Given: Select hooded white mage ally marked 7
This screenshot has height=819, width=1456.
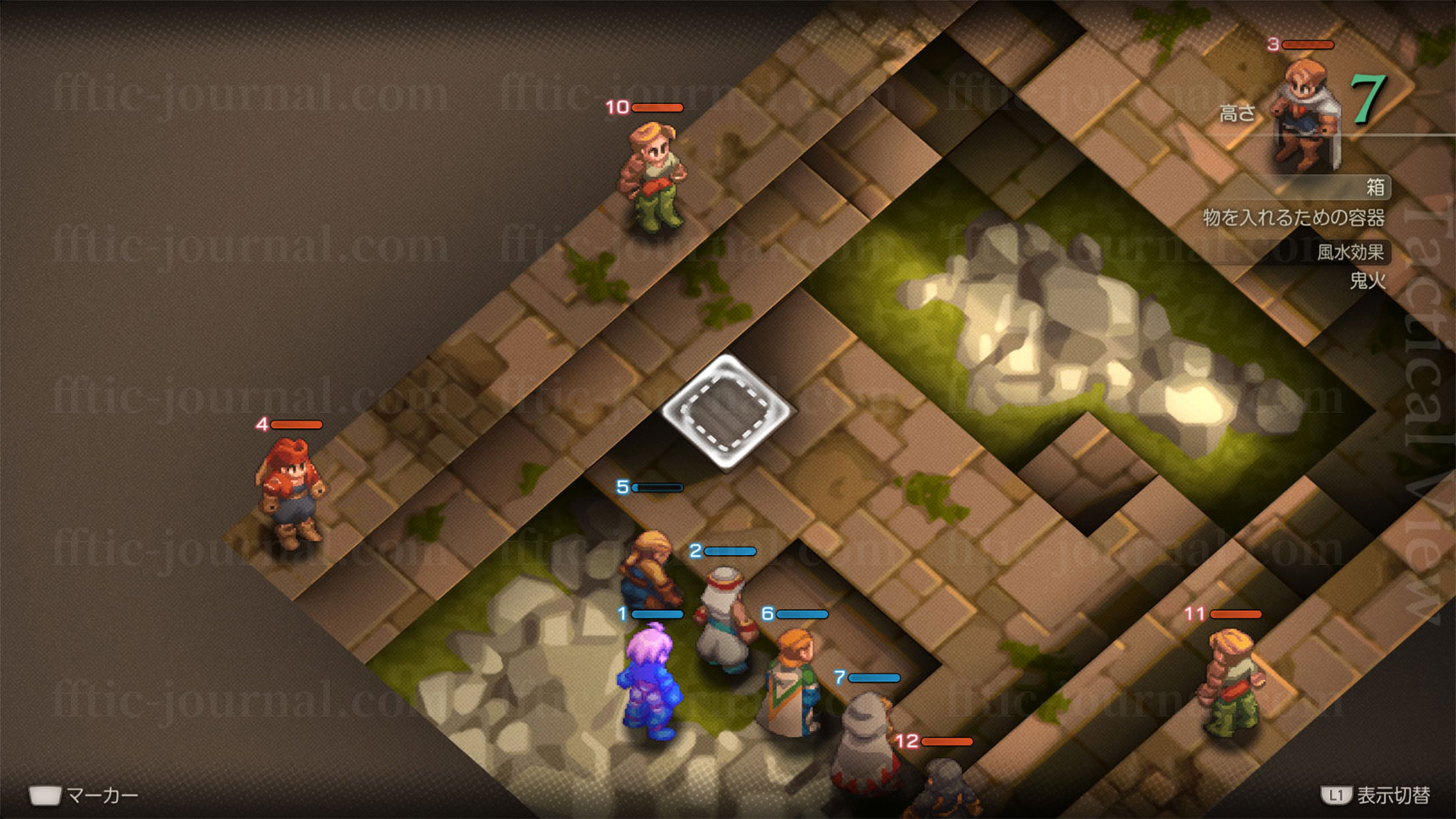Looking at the screenshot, I should click(862, 741).
